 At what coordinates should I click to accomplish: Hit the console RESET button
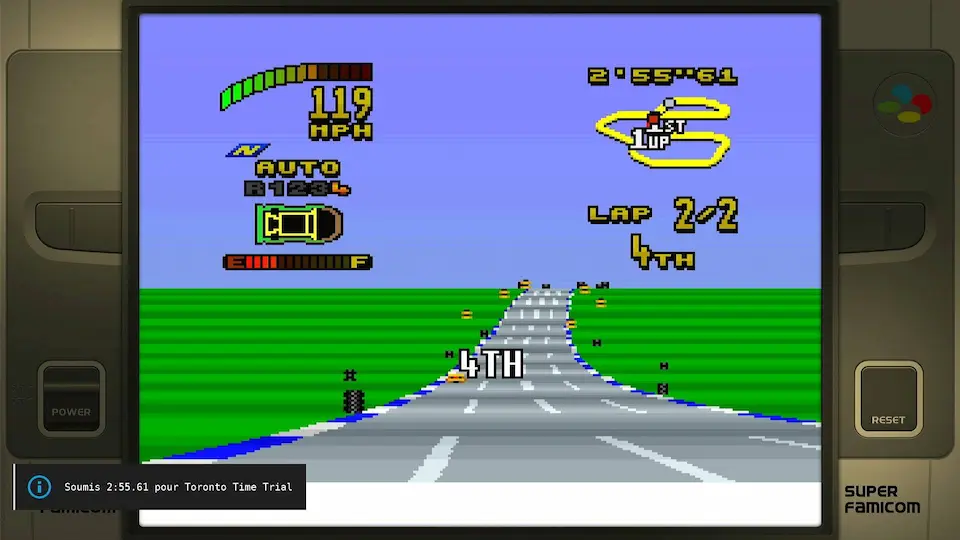coord(888,397)
